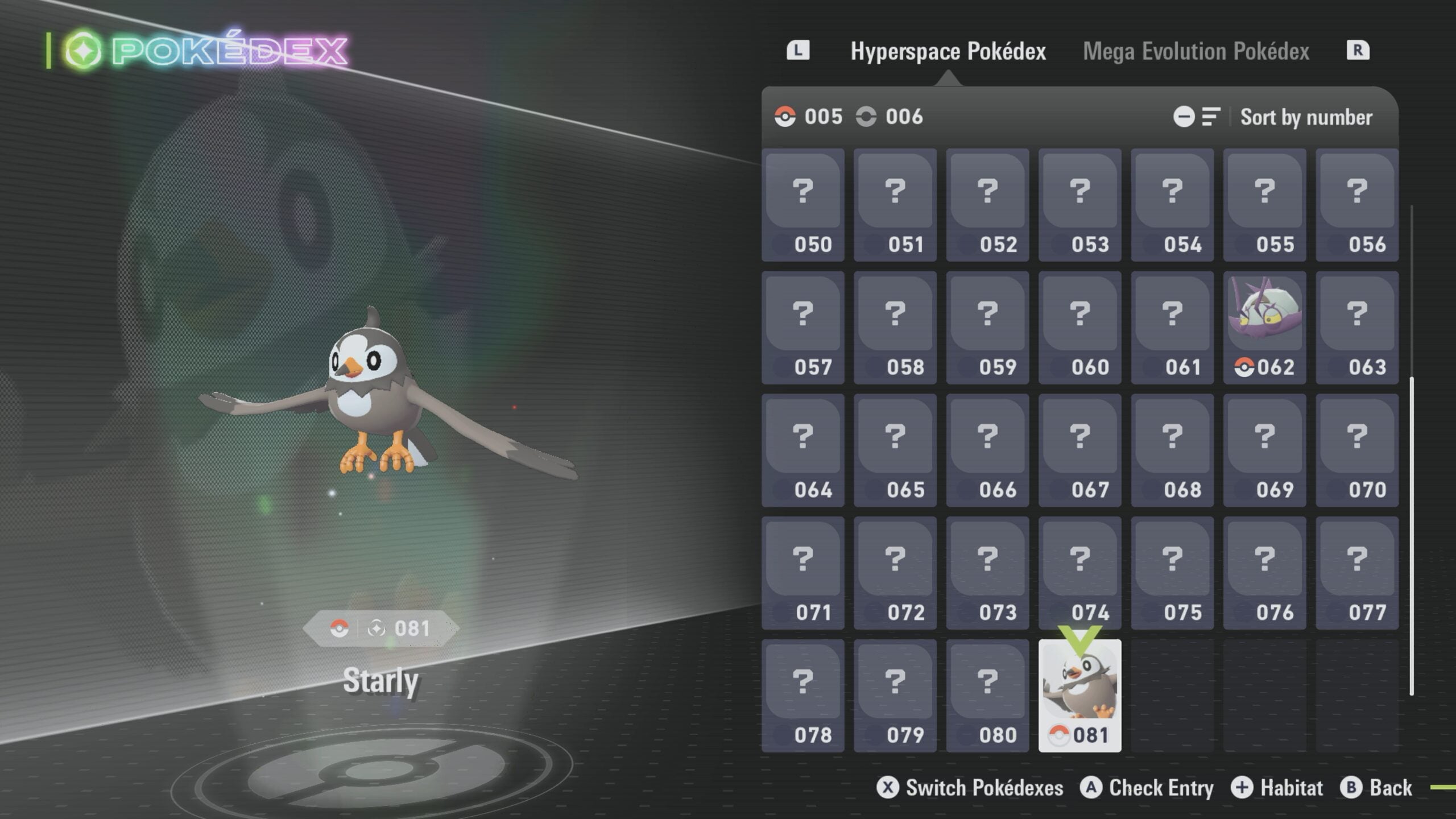Change the Sort by number option
1456x819 pixels.
coord(1306,117)
